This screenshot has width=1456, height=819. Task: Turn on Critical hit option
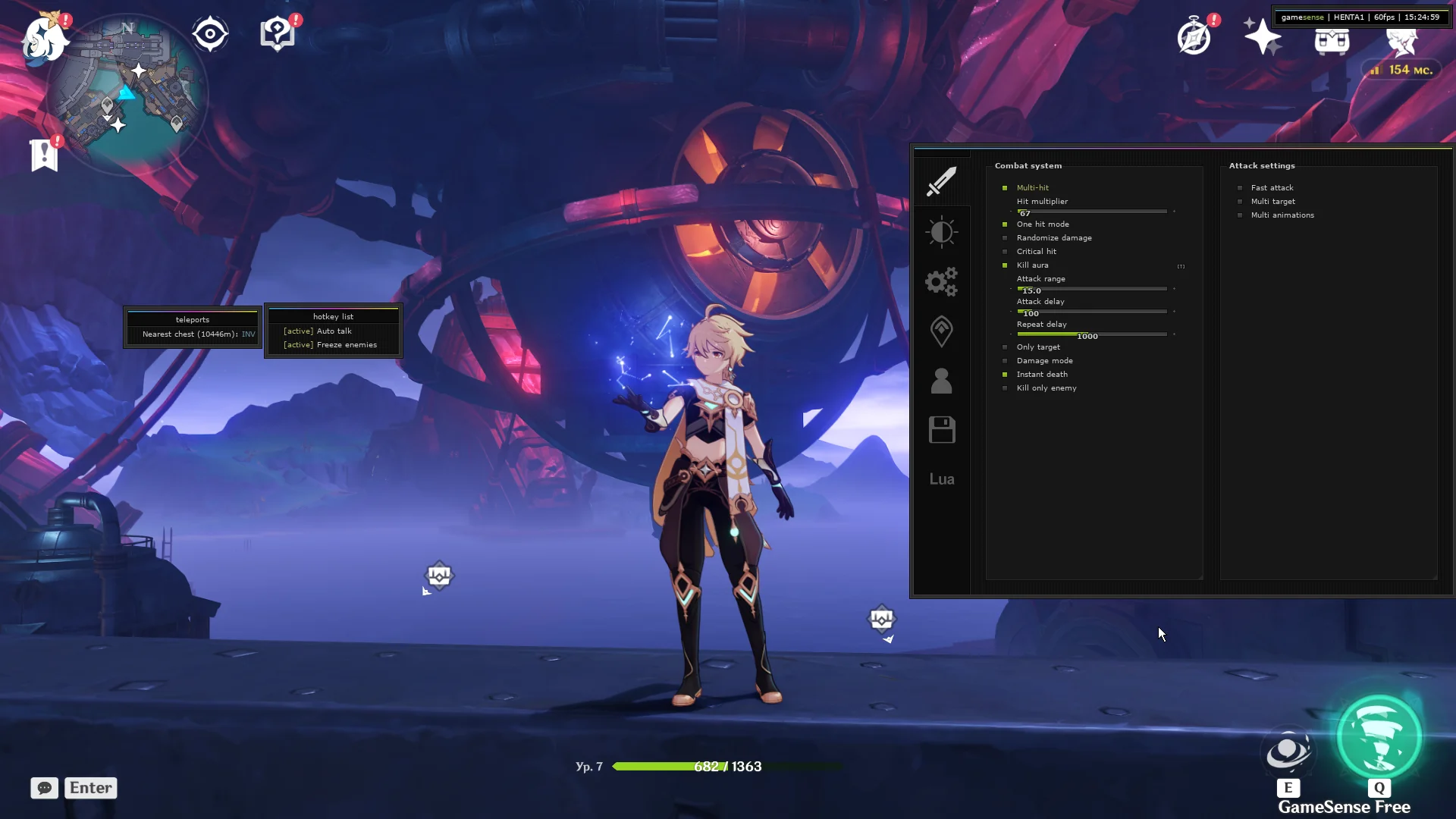pos(1005,252)
